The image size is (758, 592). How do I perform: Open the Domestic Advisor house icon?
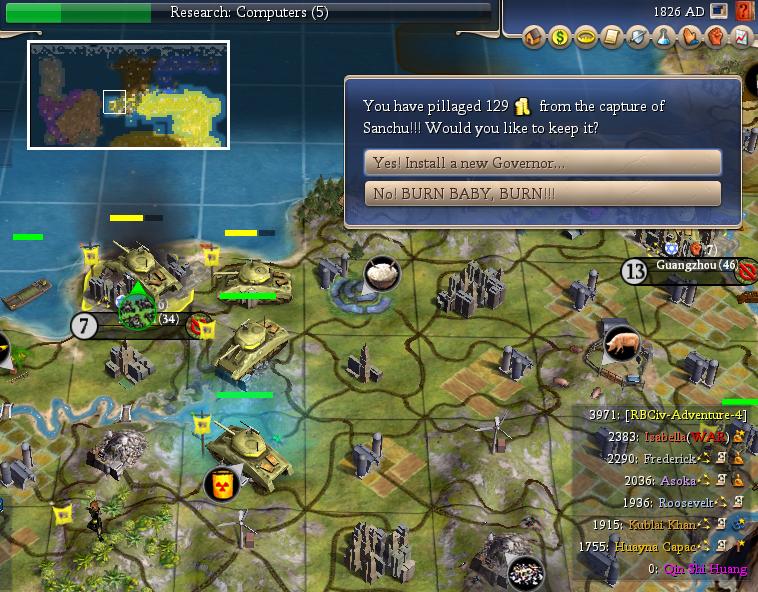(x=533, y=38)
